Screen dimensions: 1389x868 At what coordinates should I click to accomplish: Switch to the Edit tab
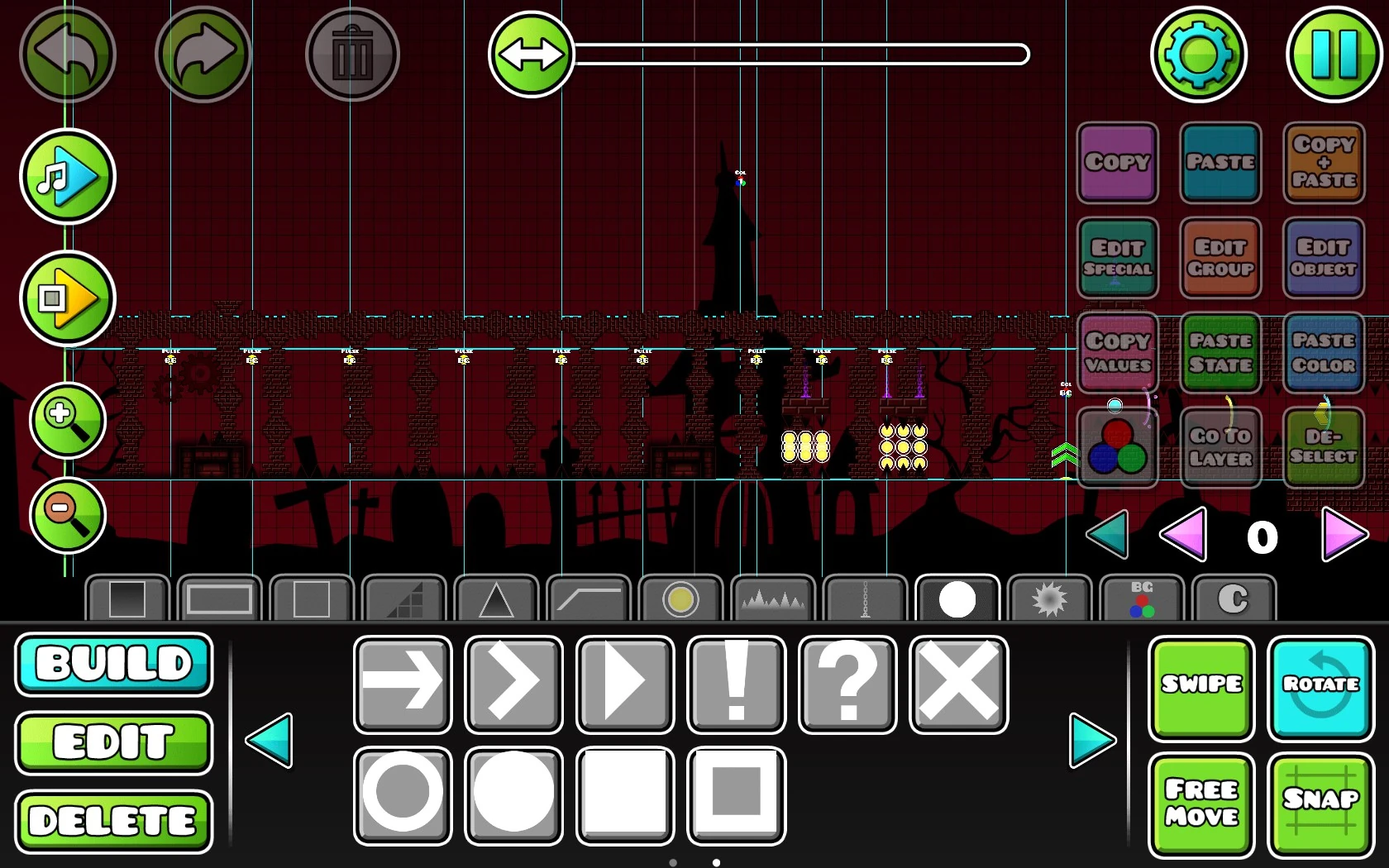(x=113, y=743)
